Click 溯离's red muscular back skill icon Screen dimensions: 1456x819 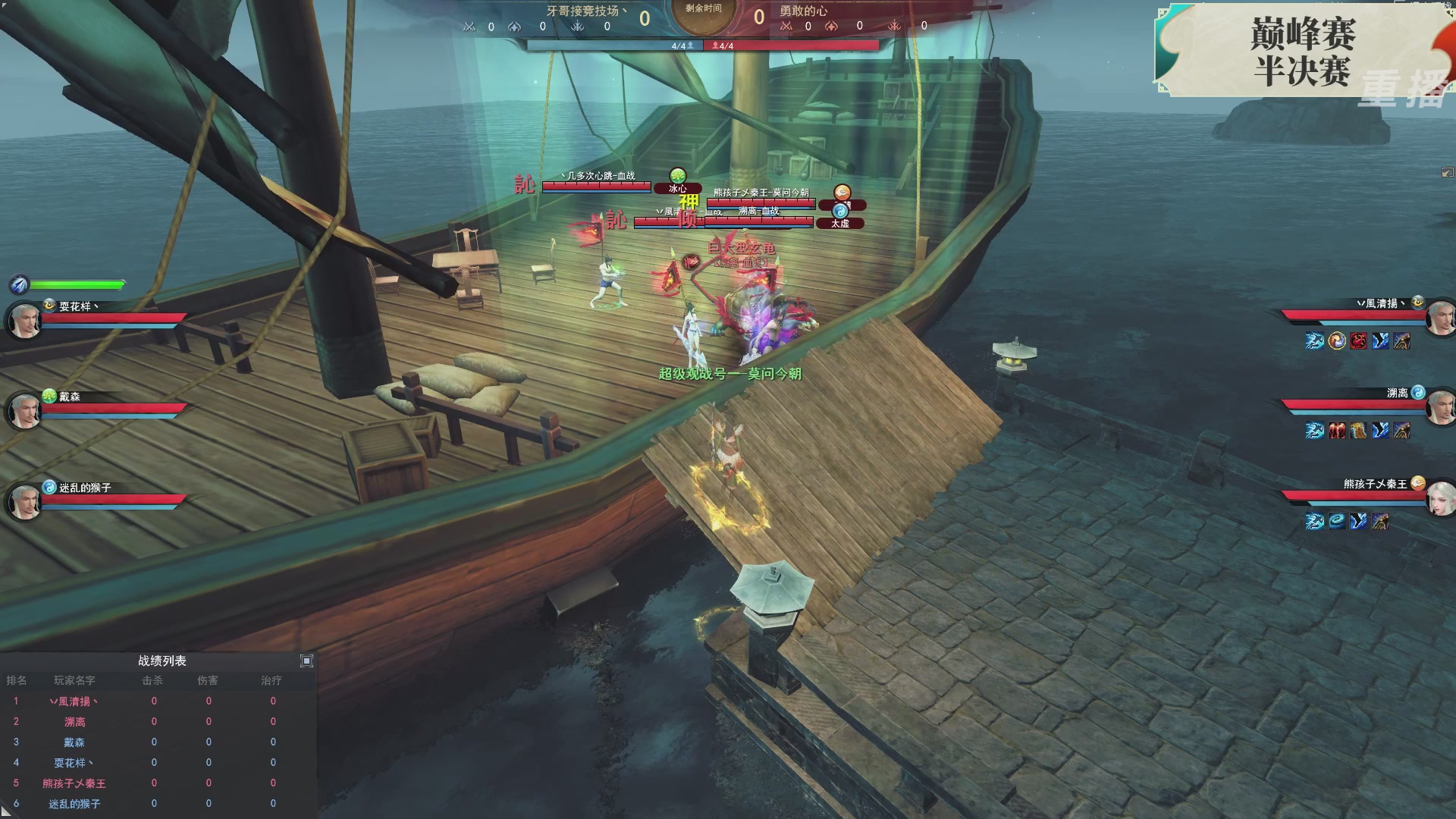point(1336,431)
